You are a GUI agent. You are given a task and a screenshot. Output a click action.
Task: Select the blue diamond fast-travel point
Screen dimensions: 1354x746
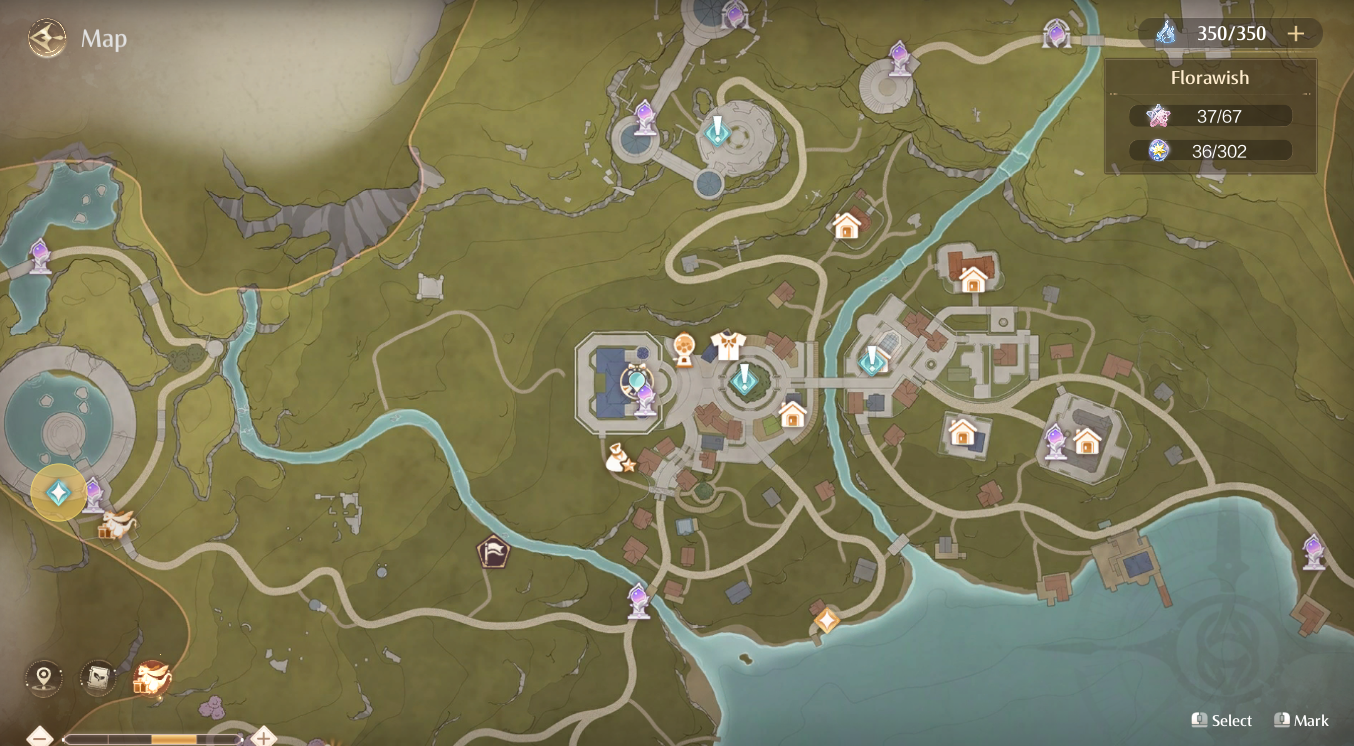57,491
